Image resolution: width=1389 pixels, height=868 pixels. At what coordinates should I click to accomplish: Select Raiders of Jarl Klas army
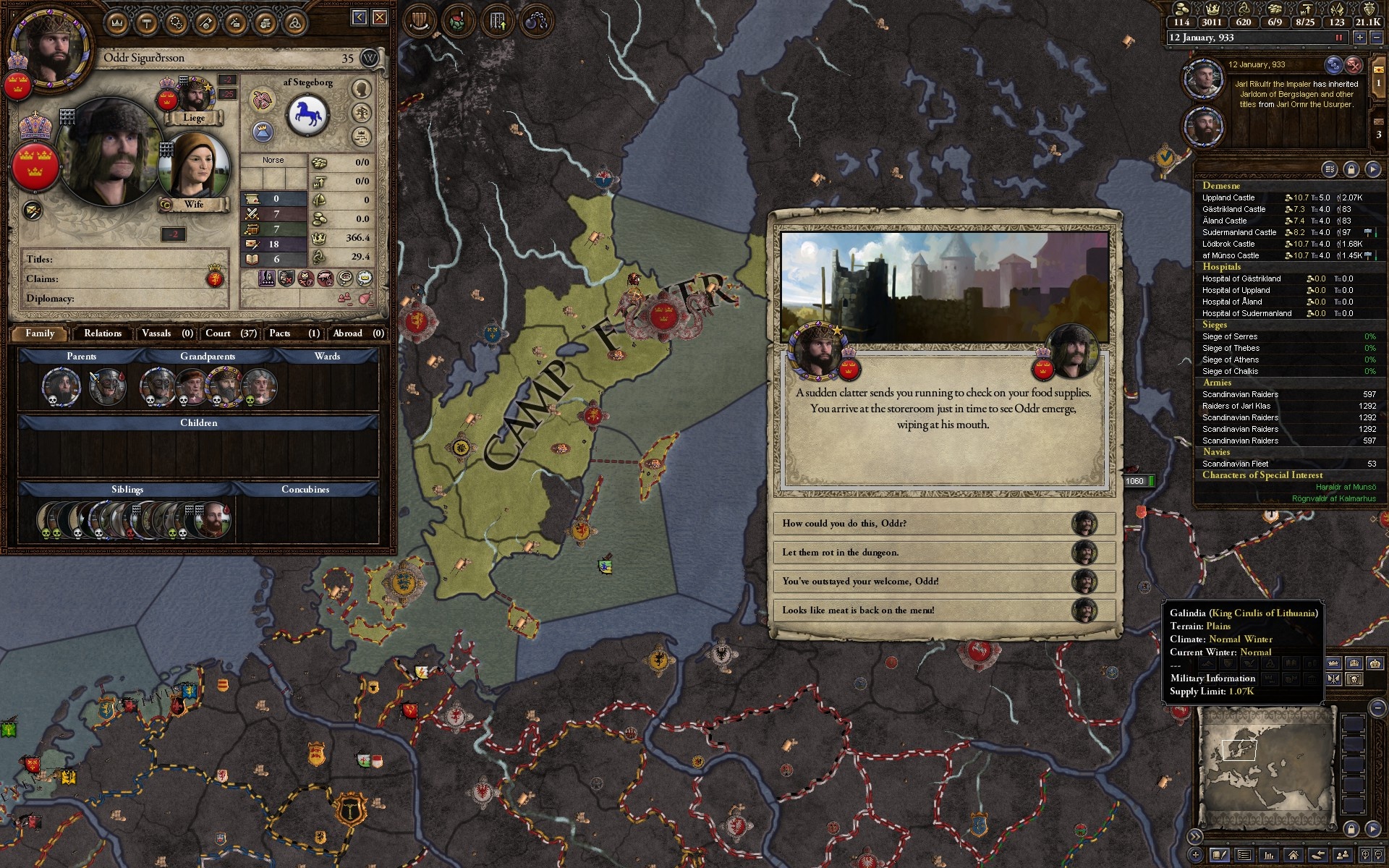click(1236, 406)
